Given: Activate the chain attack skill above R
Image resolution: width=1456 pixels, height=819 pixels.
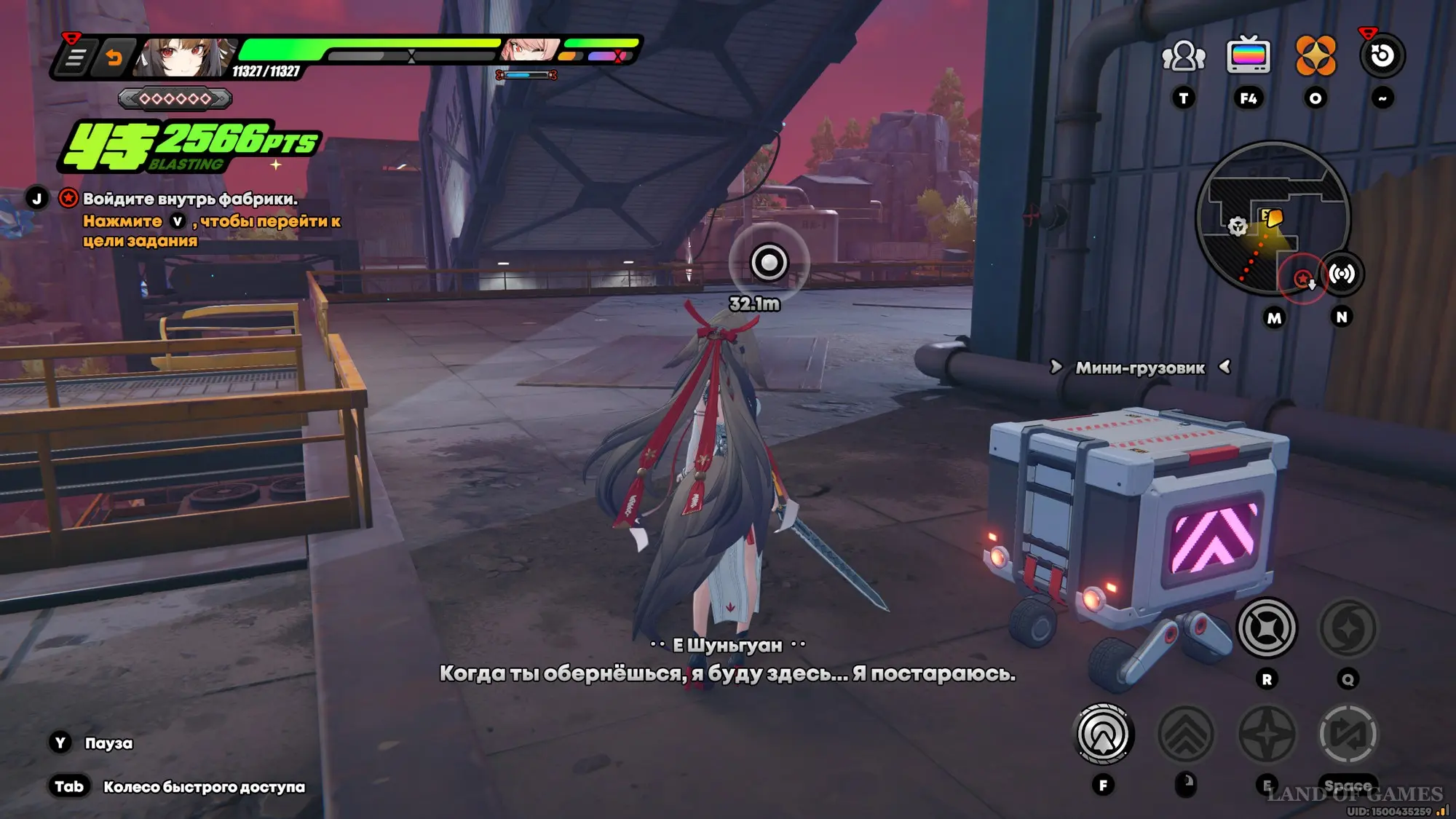Looking at the screenshot, I should [1267, 628].
